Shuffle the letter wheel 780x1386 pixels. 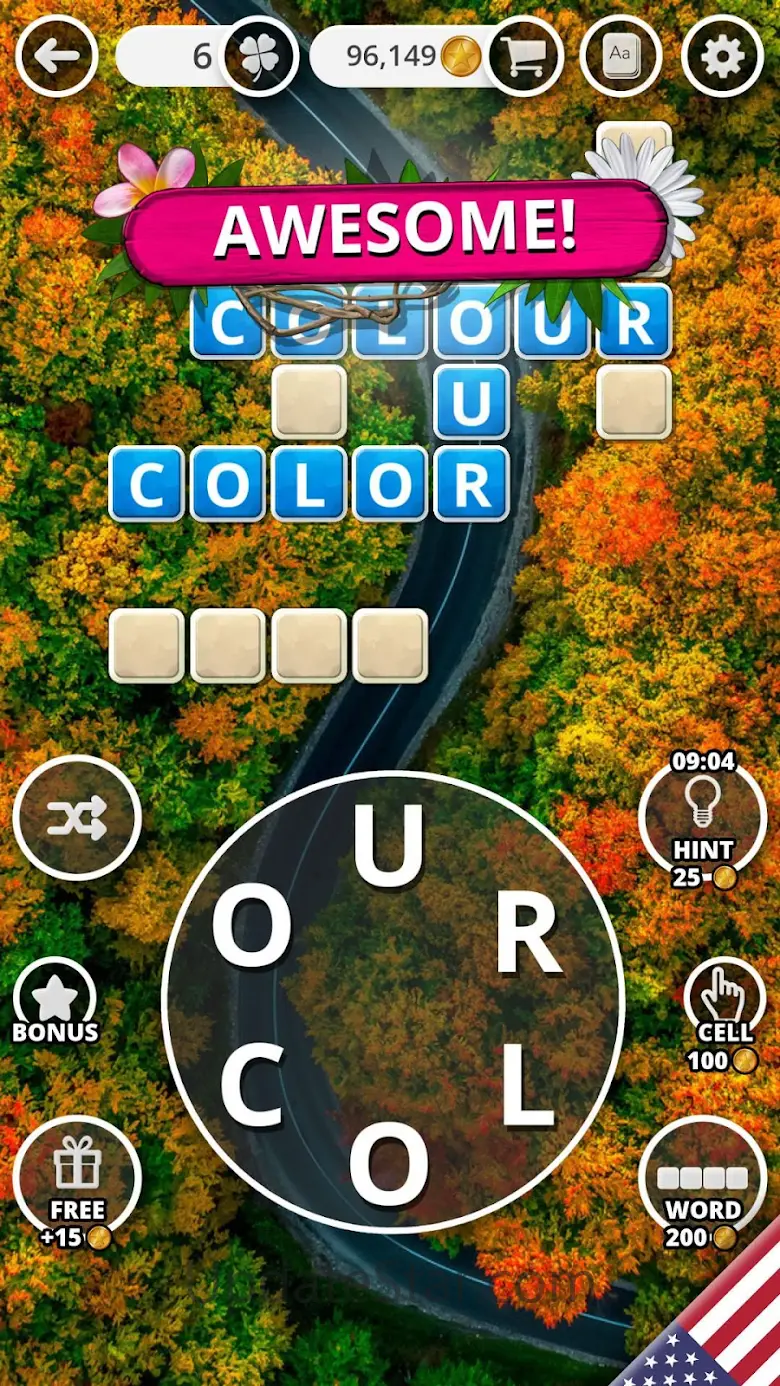coord(77,818)
